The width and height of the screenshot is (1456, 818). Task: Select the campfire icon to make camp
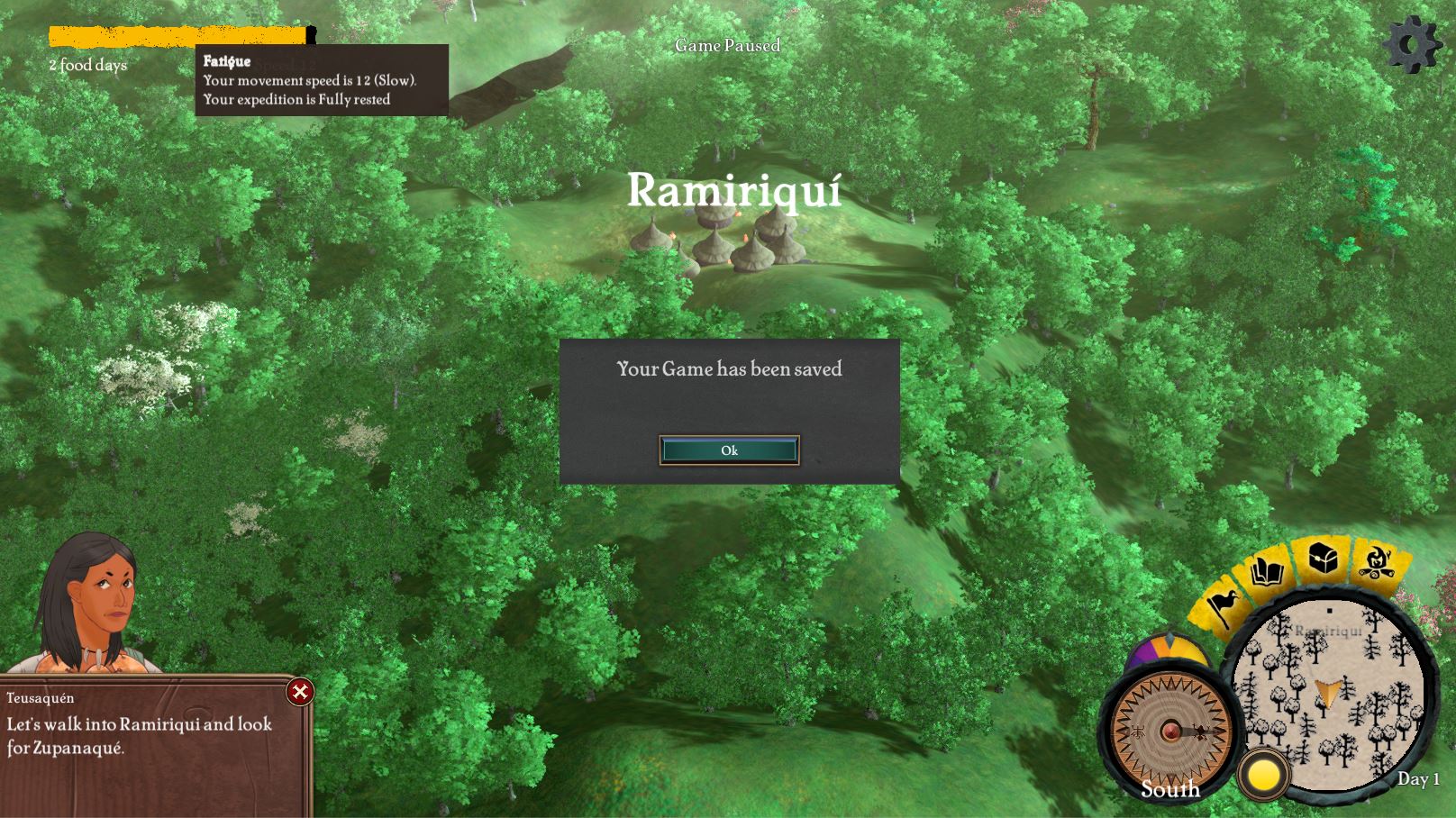pos(1375,562)
